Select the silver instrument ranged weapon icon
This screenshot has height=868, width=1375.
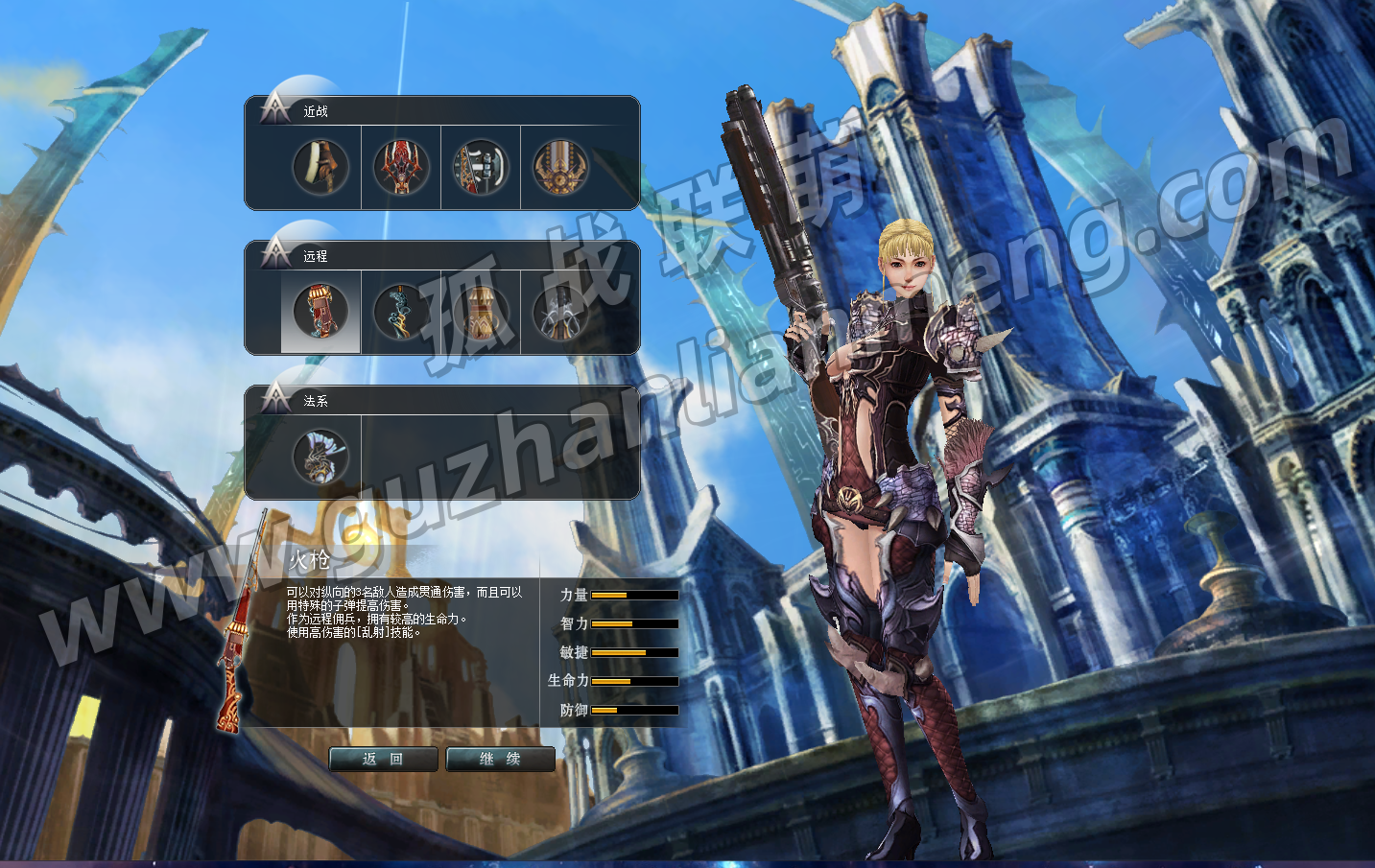pyautogui.click(x=560, y=312)
